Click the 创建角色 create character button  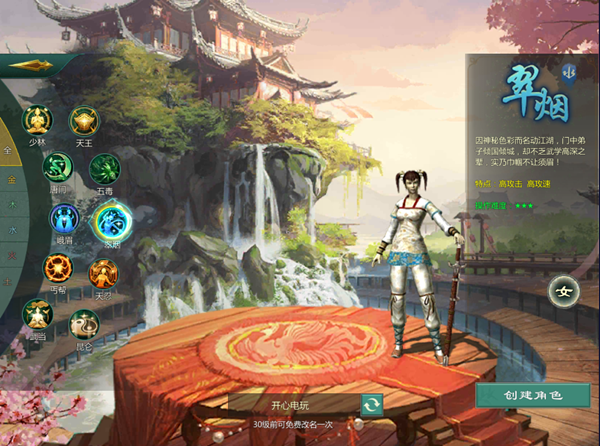[x=533, y=396]
